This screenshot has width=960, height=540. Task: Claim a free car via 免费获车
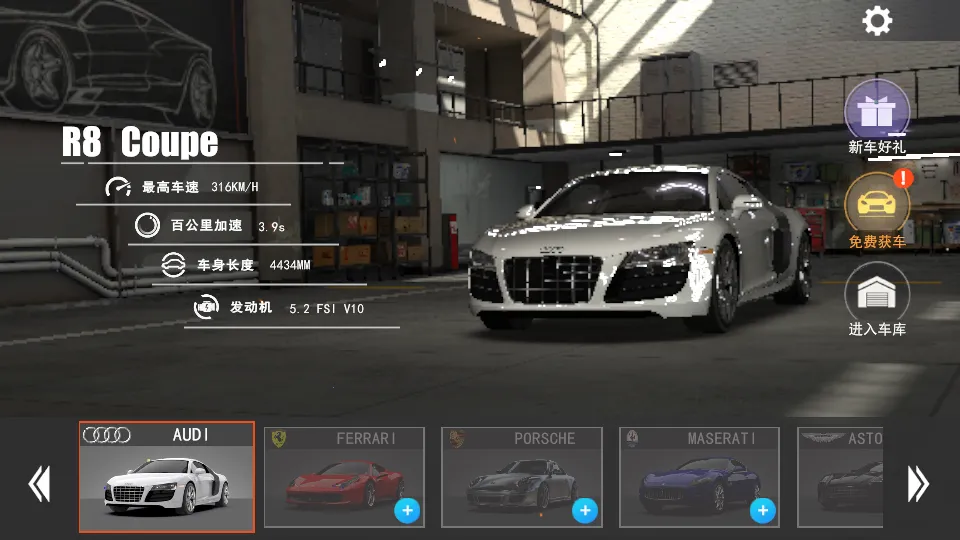point(877,205)
